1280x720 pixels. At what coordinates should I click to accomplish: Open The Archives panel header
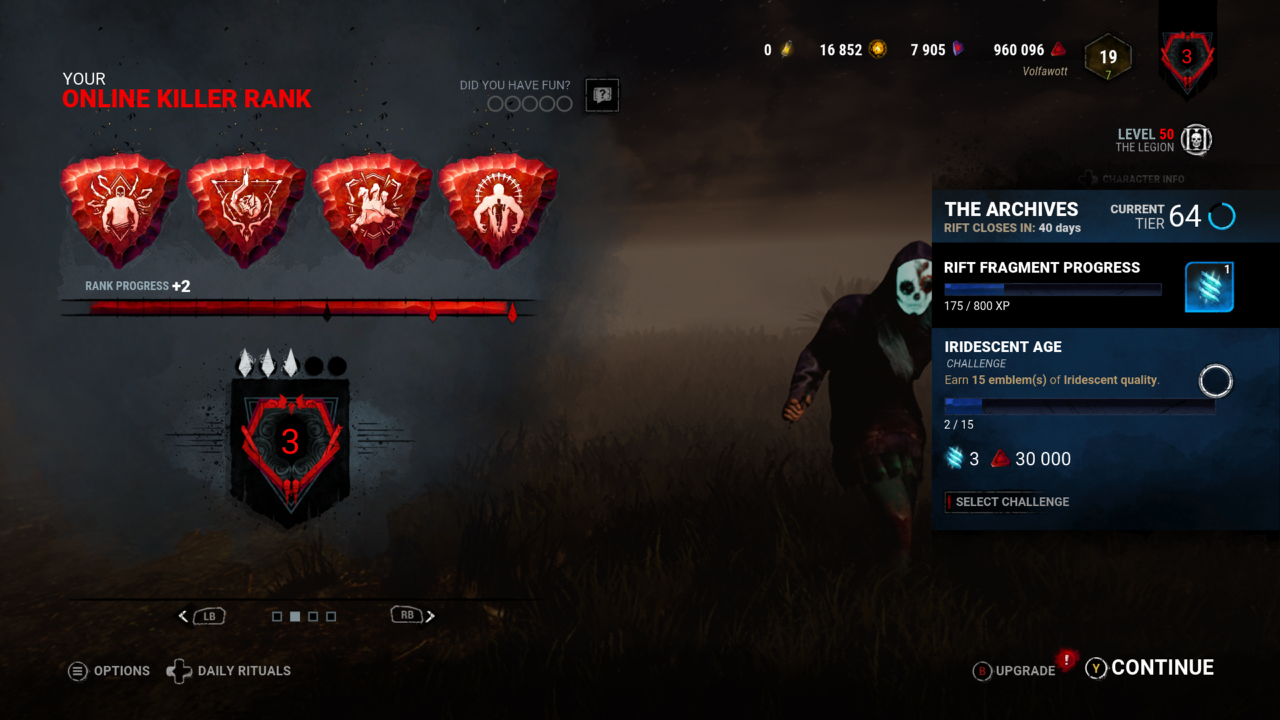click(x=1011, y=210)
